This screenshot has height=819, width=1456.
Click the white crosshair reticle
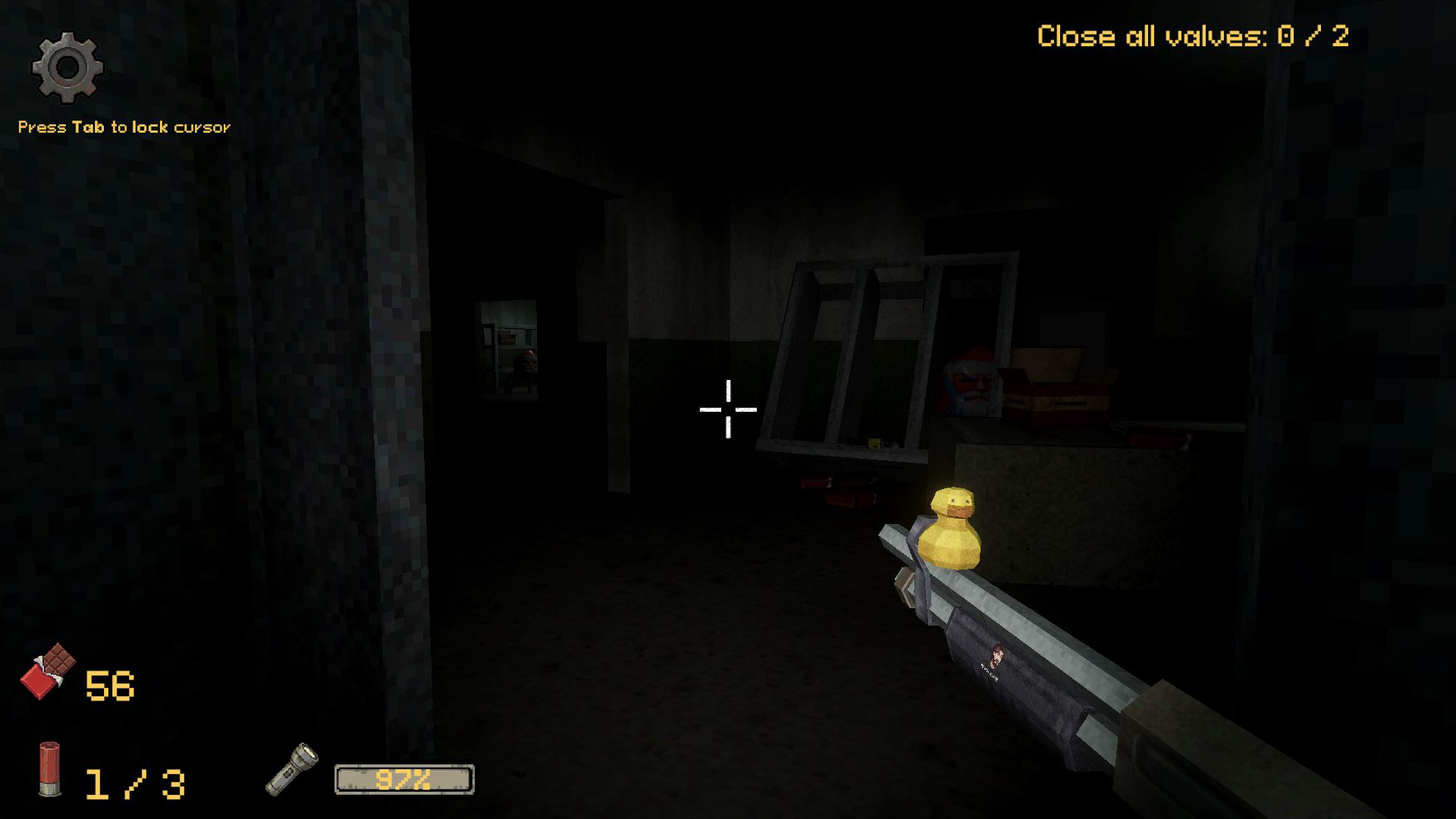[728, 409]
